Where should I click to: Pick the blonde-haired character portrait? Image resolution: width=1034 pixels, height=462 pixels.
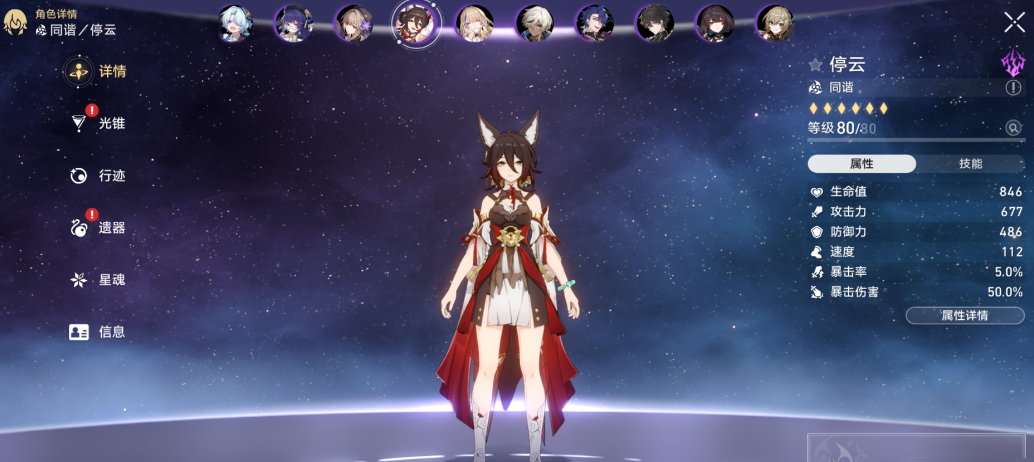pos(474,23)
